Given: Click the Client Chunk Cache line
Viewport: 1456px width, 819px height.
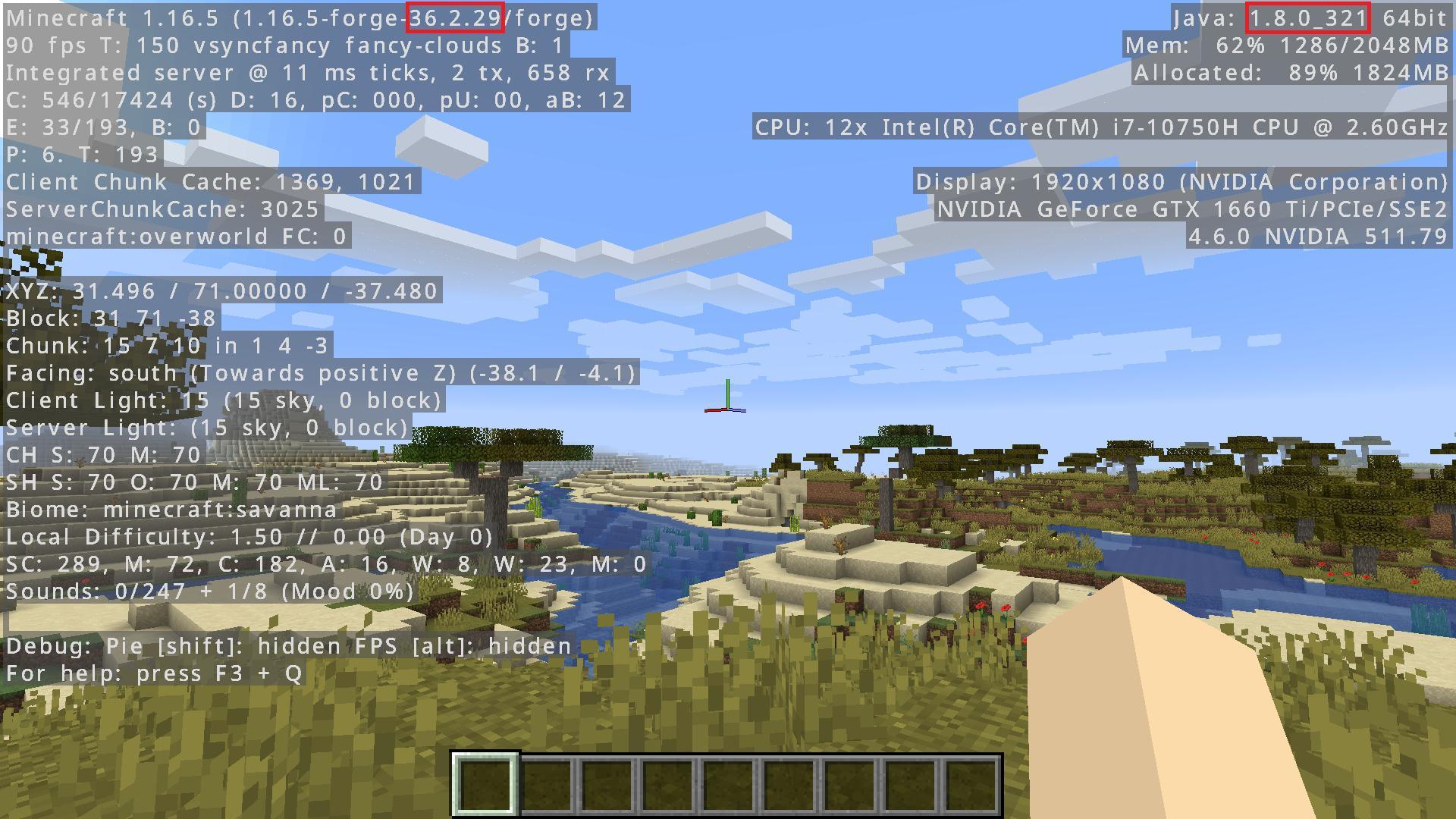Looking at the screenshot, I should (211, 182).
